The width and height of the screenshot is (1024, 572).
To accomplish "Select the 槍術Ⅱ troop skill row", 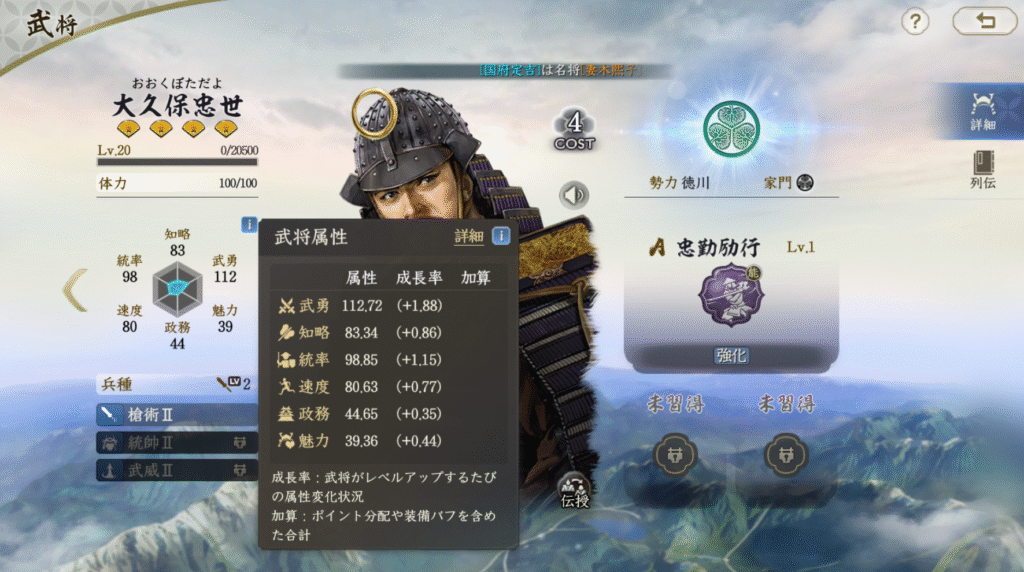I will 165,413.
